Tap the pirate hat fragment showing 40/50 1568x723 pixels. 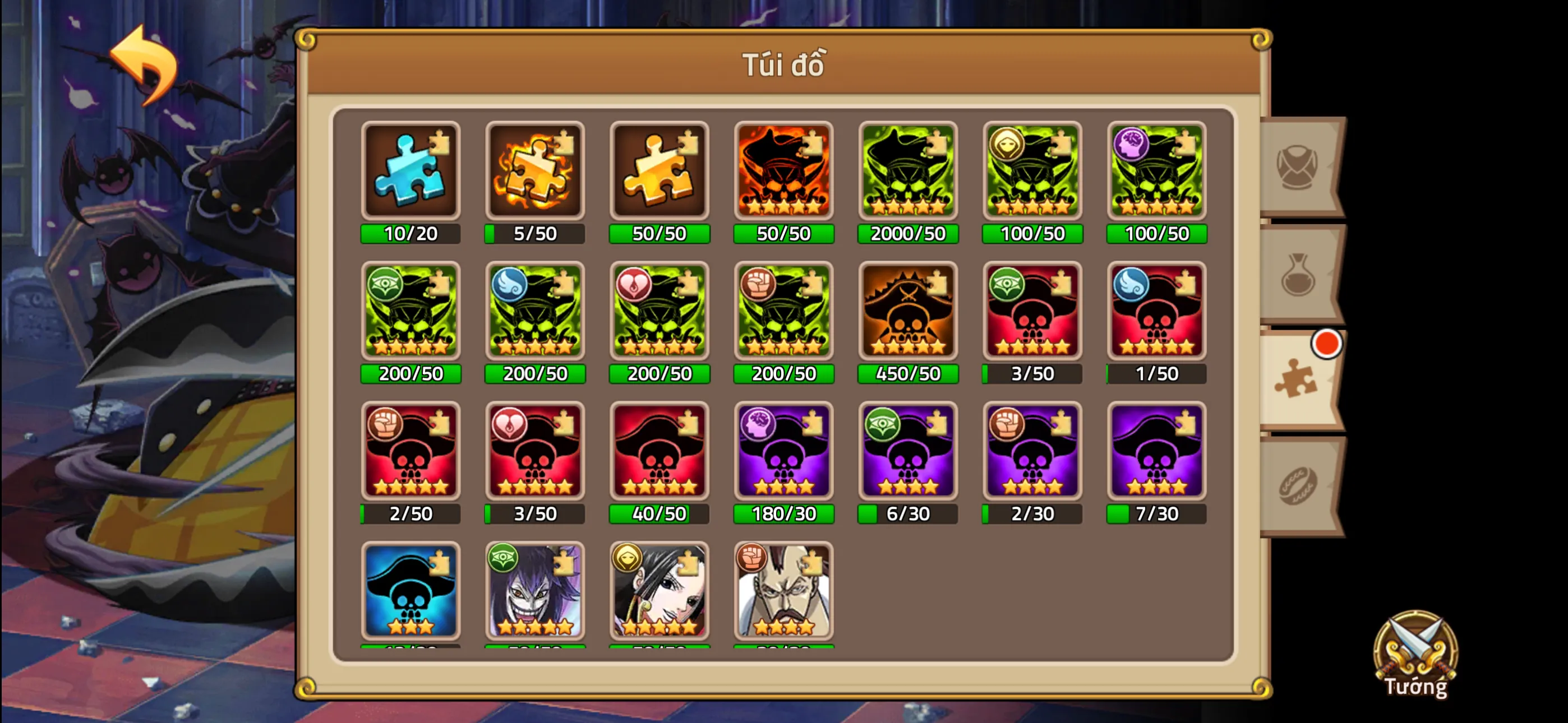658,452
